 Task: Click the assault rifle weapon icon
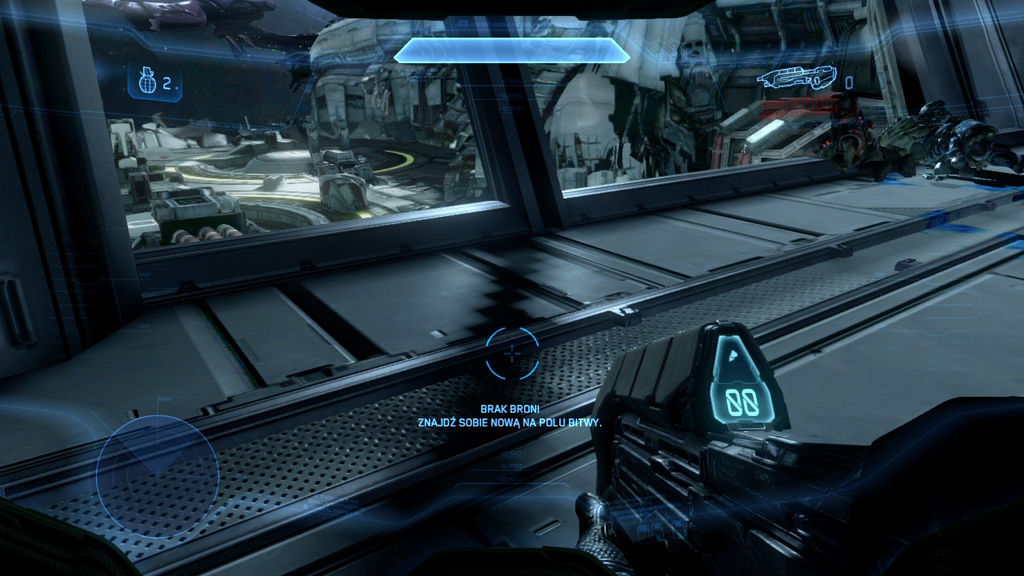coord(795,79)
